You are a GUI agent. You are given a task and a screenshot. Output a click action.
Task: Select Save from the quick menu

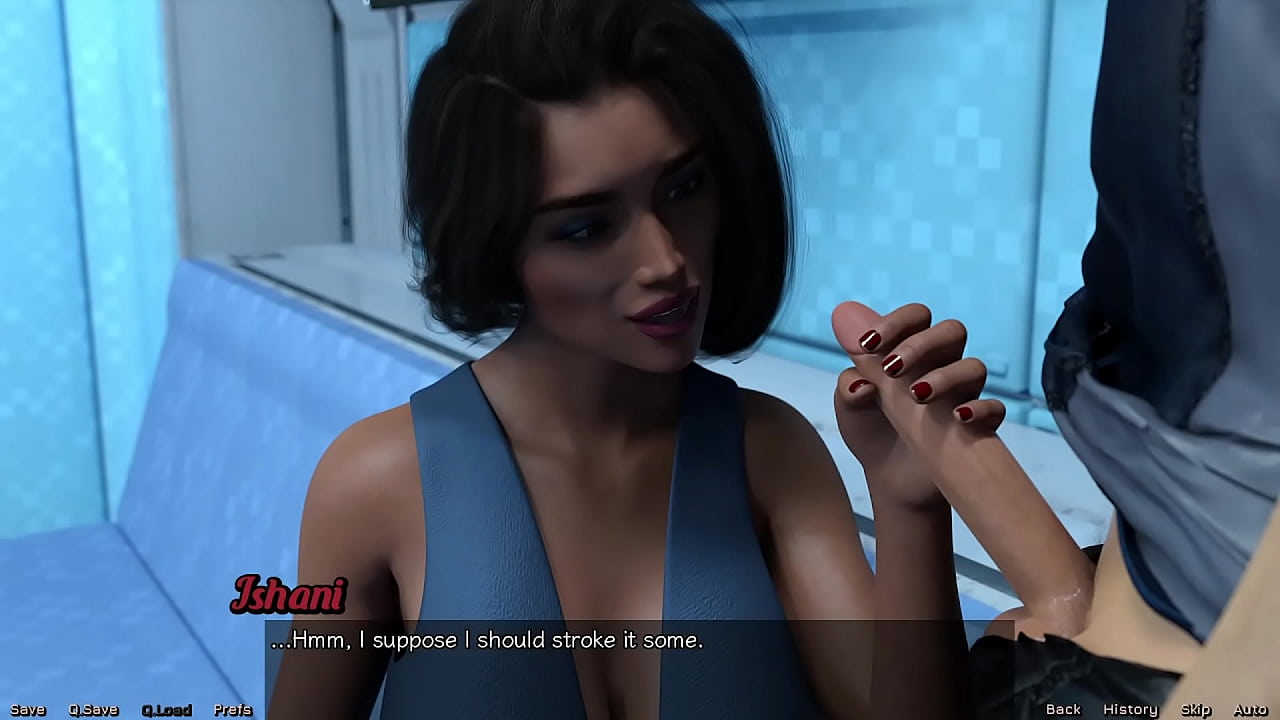tap(26, 709)
